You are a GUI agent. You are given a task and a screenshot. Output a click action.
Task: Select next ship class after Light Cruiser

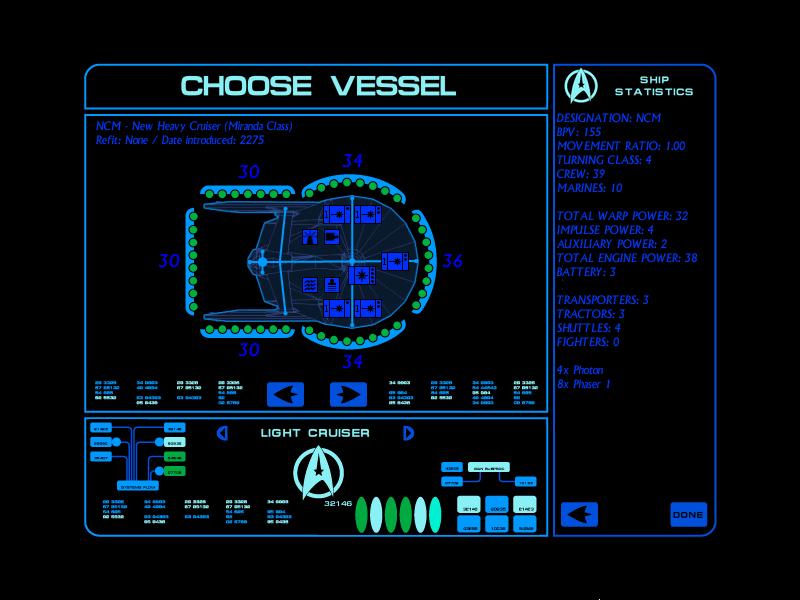[x=407, y=433]
